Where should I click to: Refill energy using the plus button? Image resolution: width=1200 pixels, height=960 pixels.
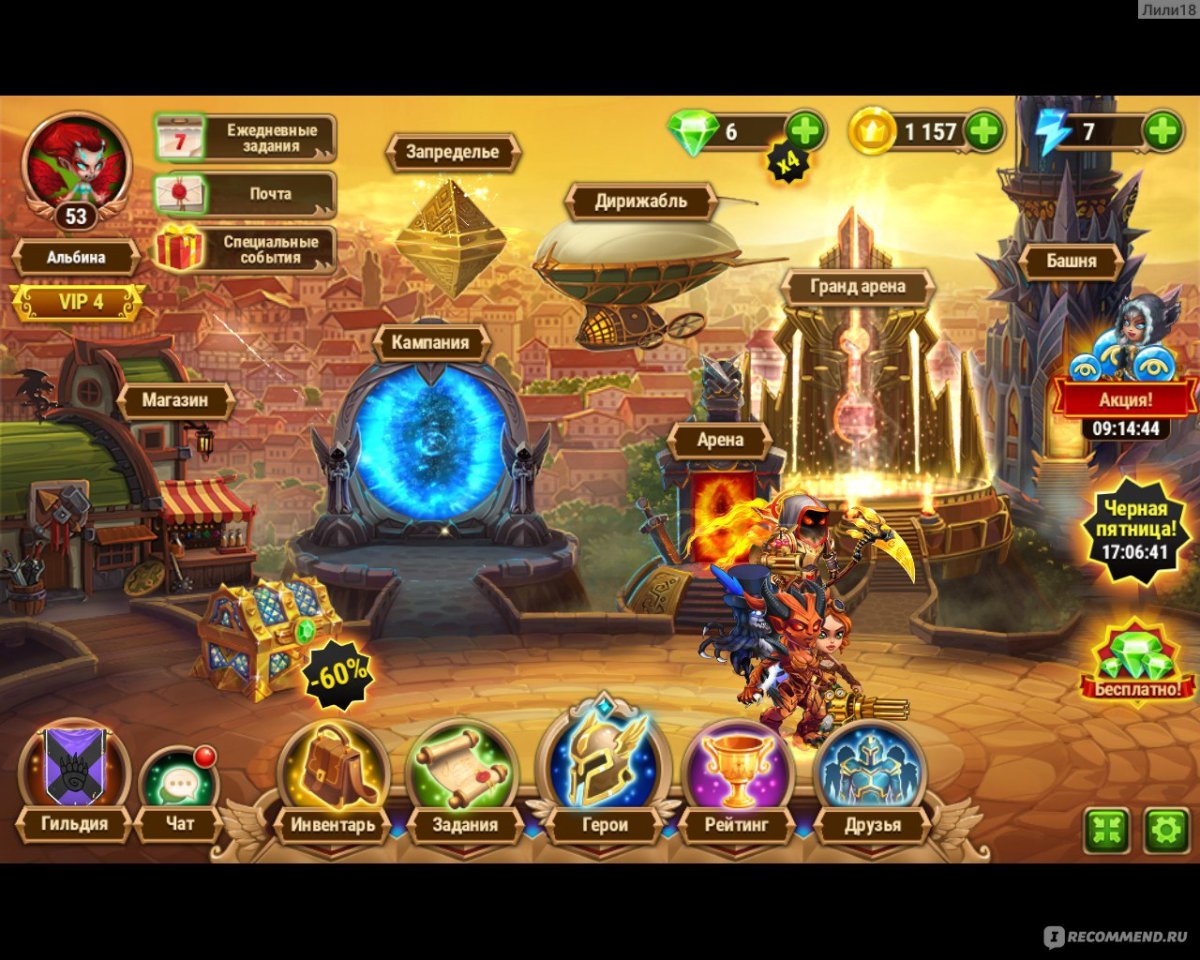click(1162, 131)
